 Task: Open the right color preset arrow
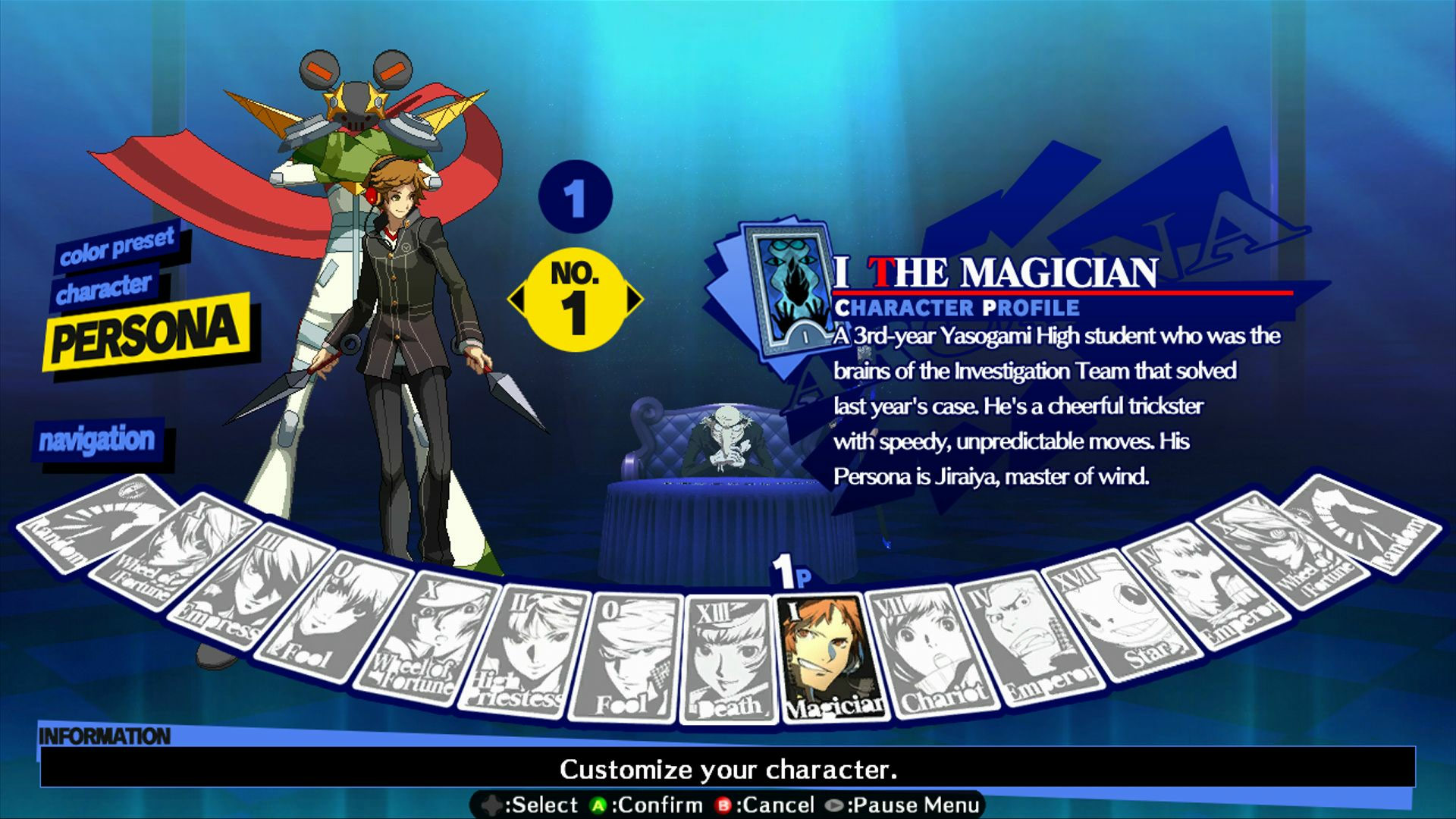coord(634,300)
